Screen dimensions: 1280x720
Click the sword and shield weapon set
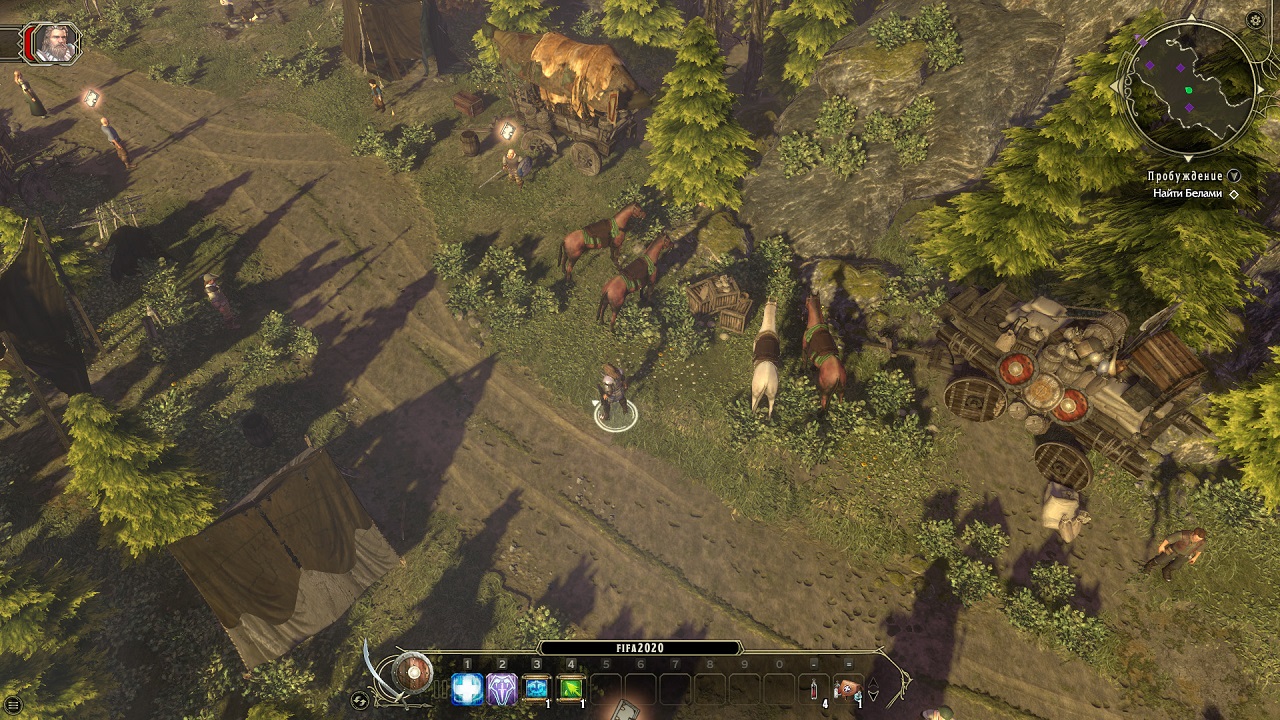411,672
